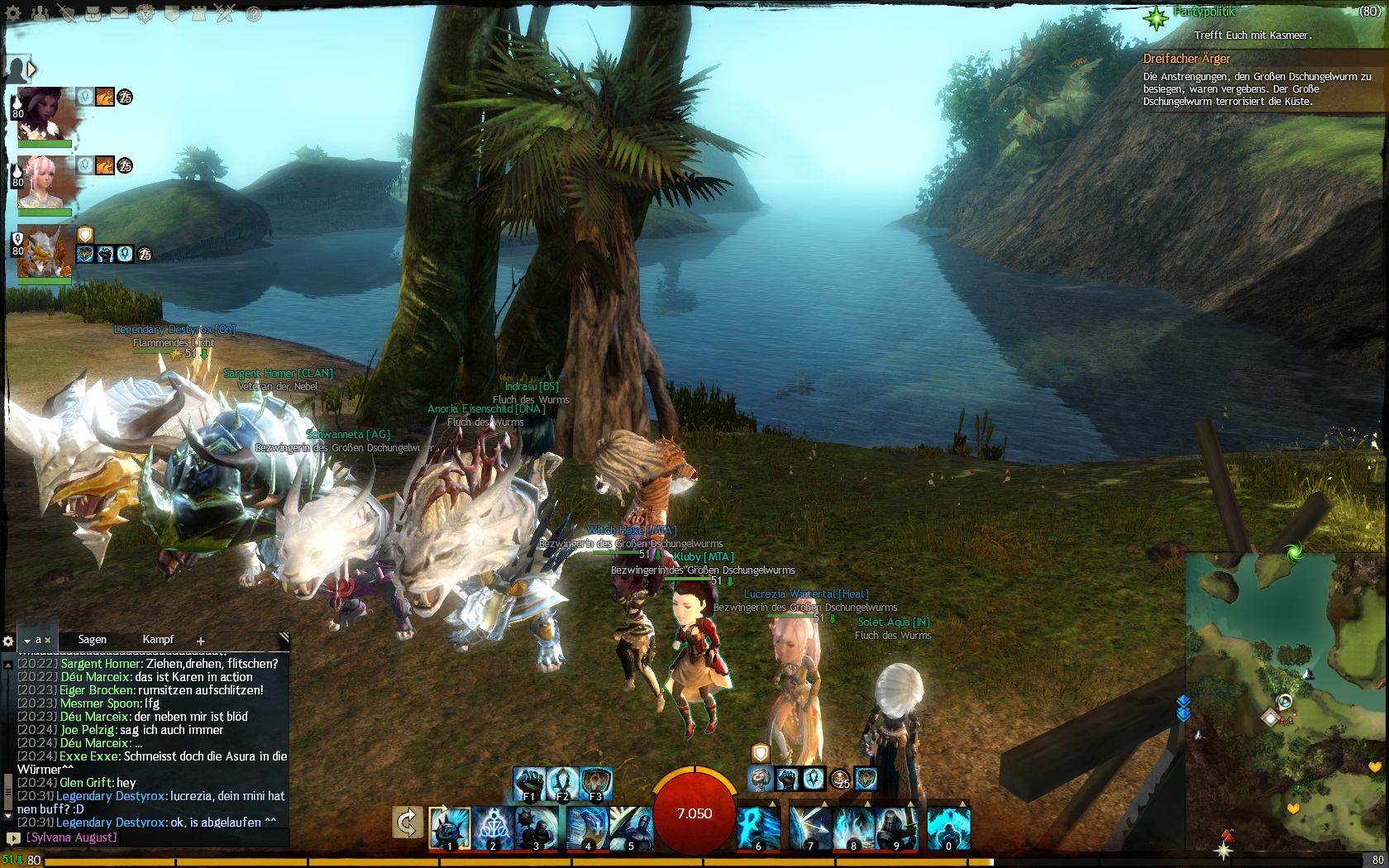Swap weapons with the arrow button
The height and width of the screenshot is (868, 1389).
407,823
